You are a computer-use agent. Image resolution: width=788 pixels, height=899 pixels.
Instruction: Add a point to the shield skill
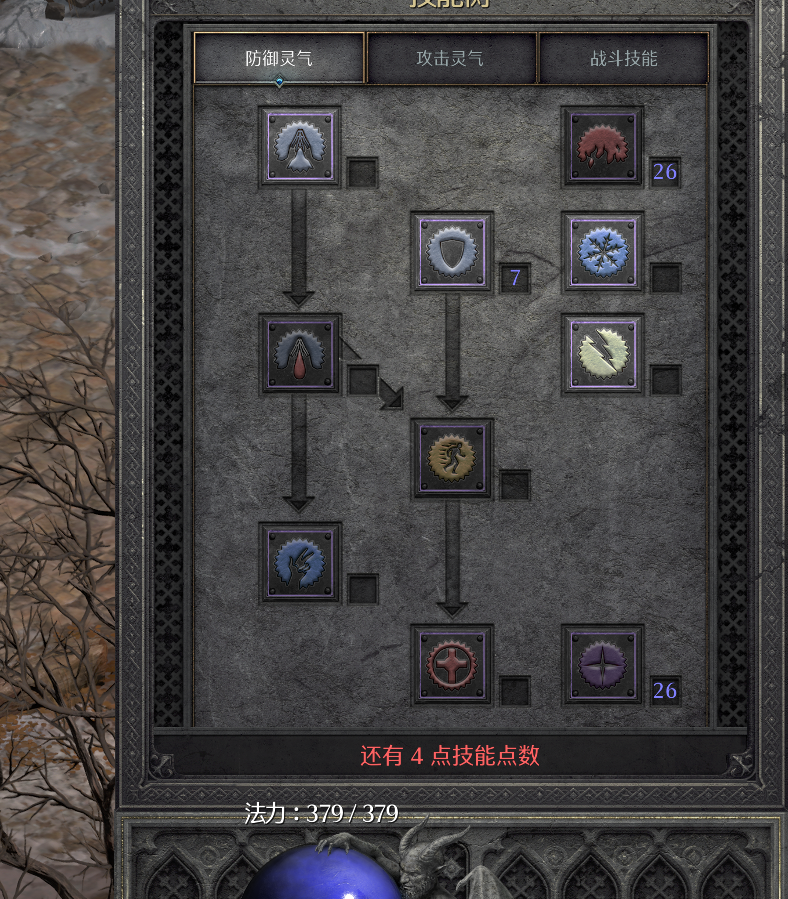click(x=452, y=251)
